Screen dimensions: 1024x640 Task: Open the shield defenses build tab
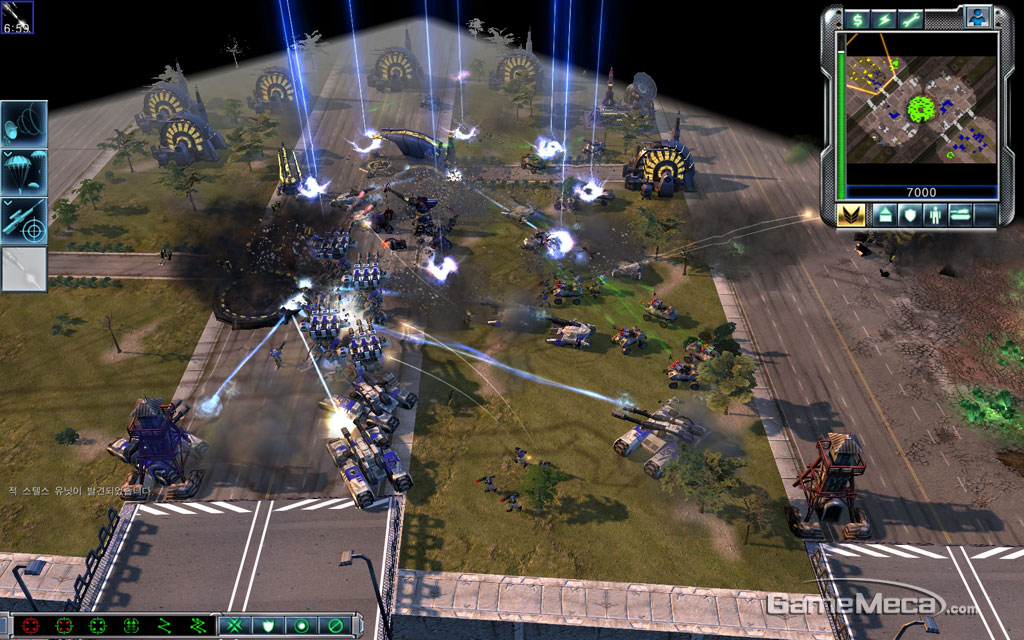[910, 214]
